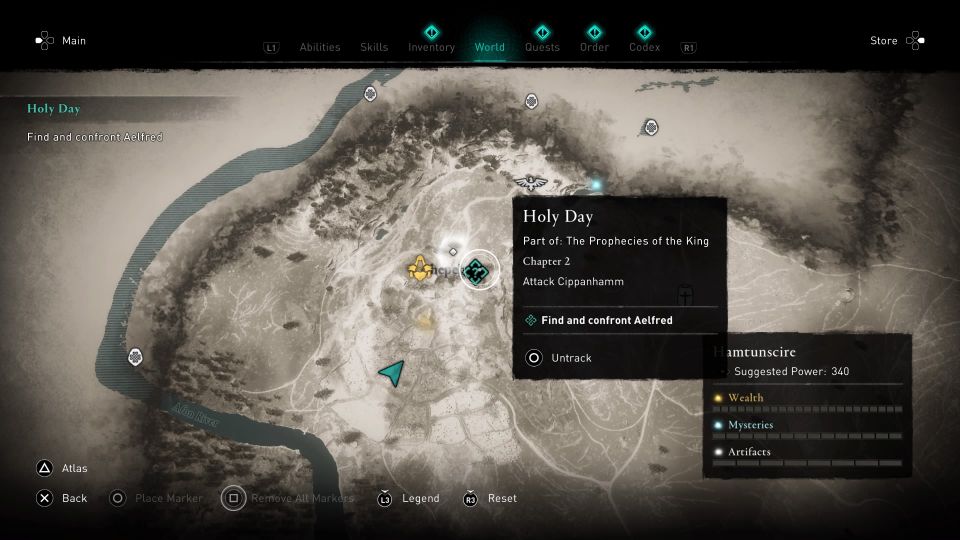The width and height of the screenshot is (960, 540).
Task: Open the Inventory tab
Action: tap(431, 47)
